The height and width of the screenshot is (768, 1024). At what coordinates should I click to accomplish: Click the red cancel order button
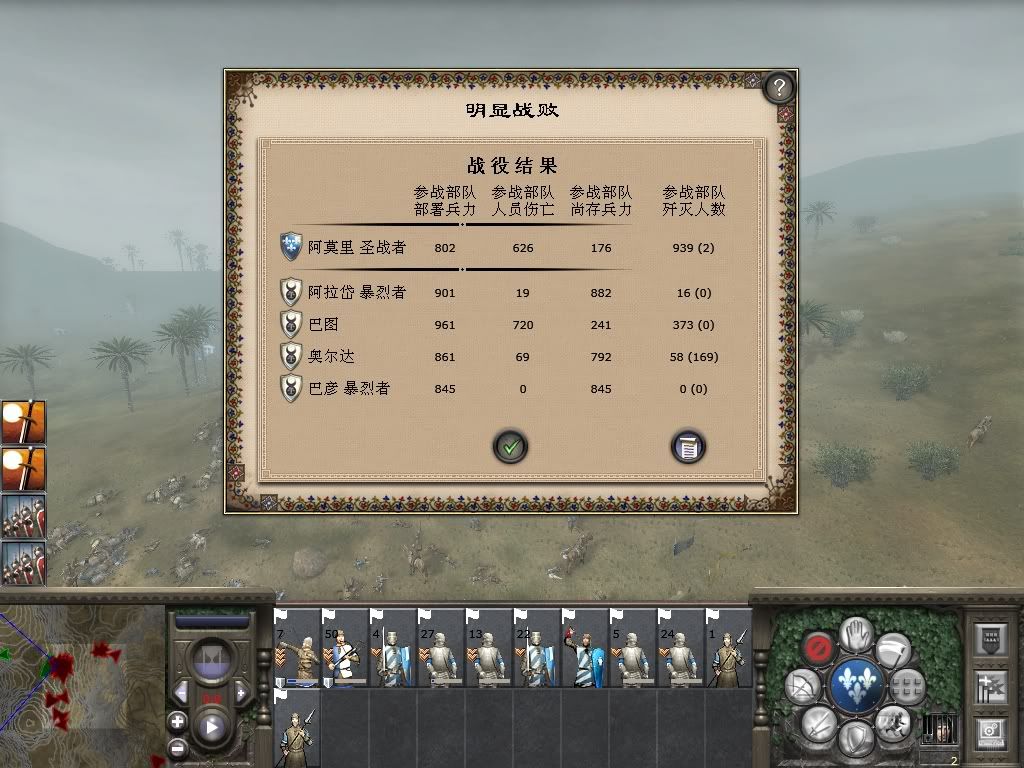point(819,648)
